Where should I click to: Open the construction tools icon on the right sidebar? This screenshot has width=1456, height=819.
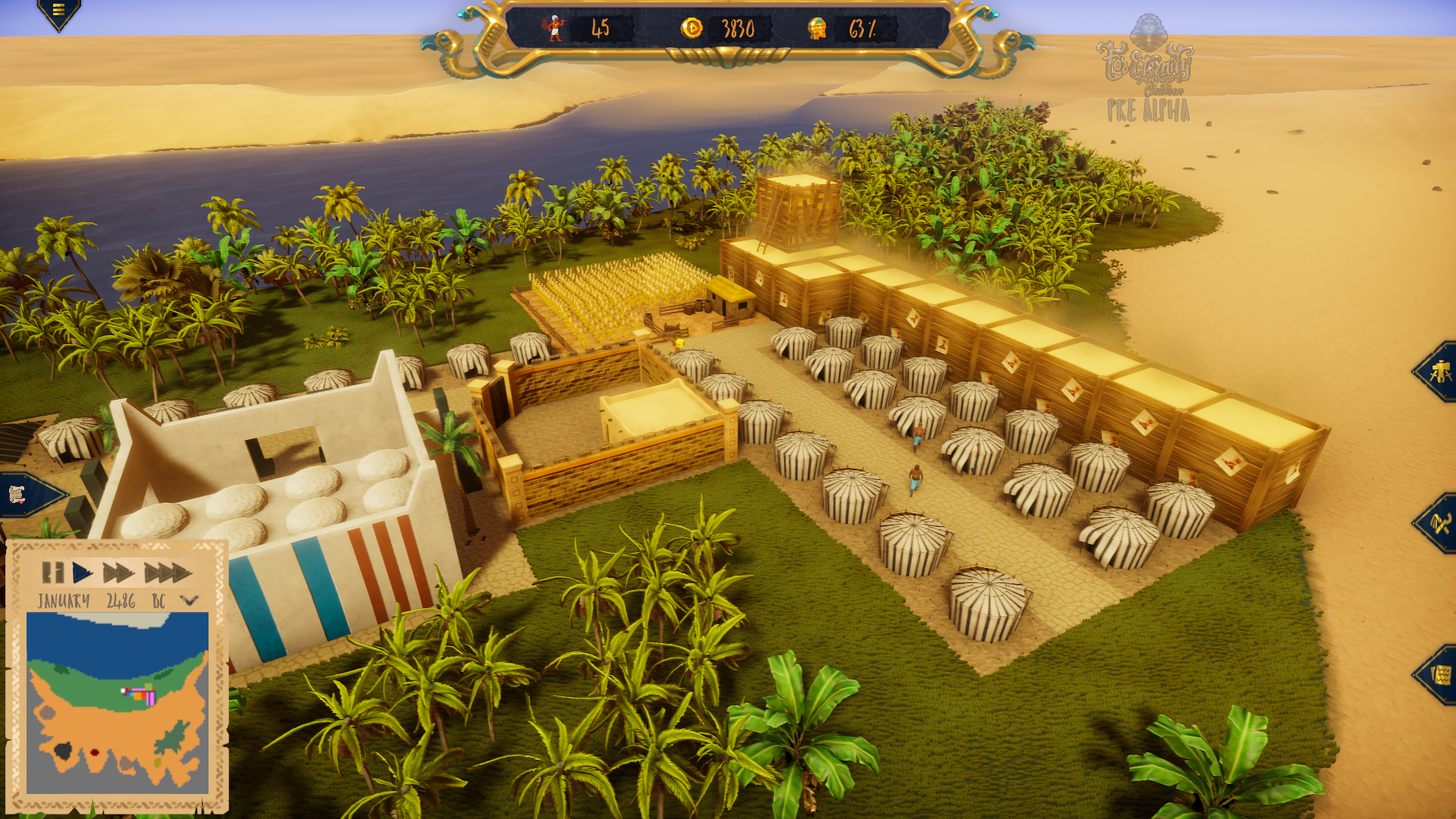1440,372
